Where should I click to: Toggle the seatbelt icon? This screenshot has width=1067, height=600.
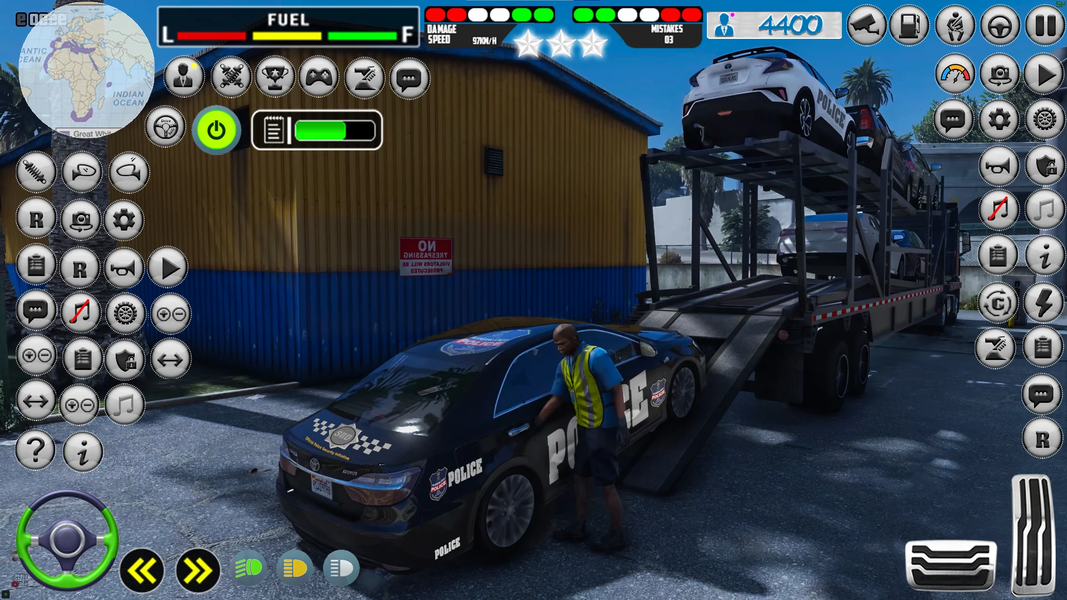(955, 26)
